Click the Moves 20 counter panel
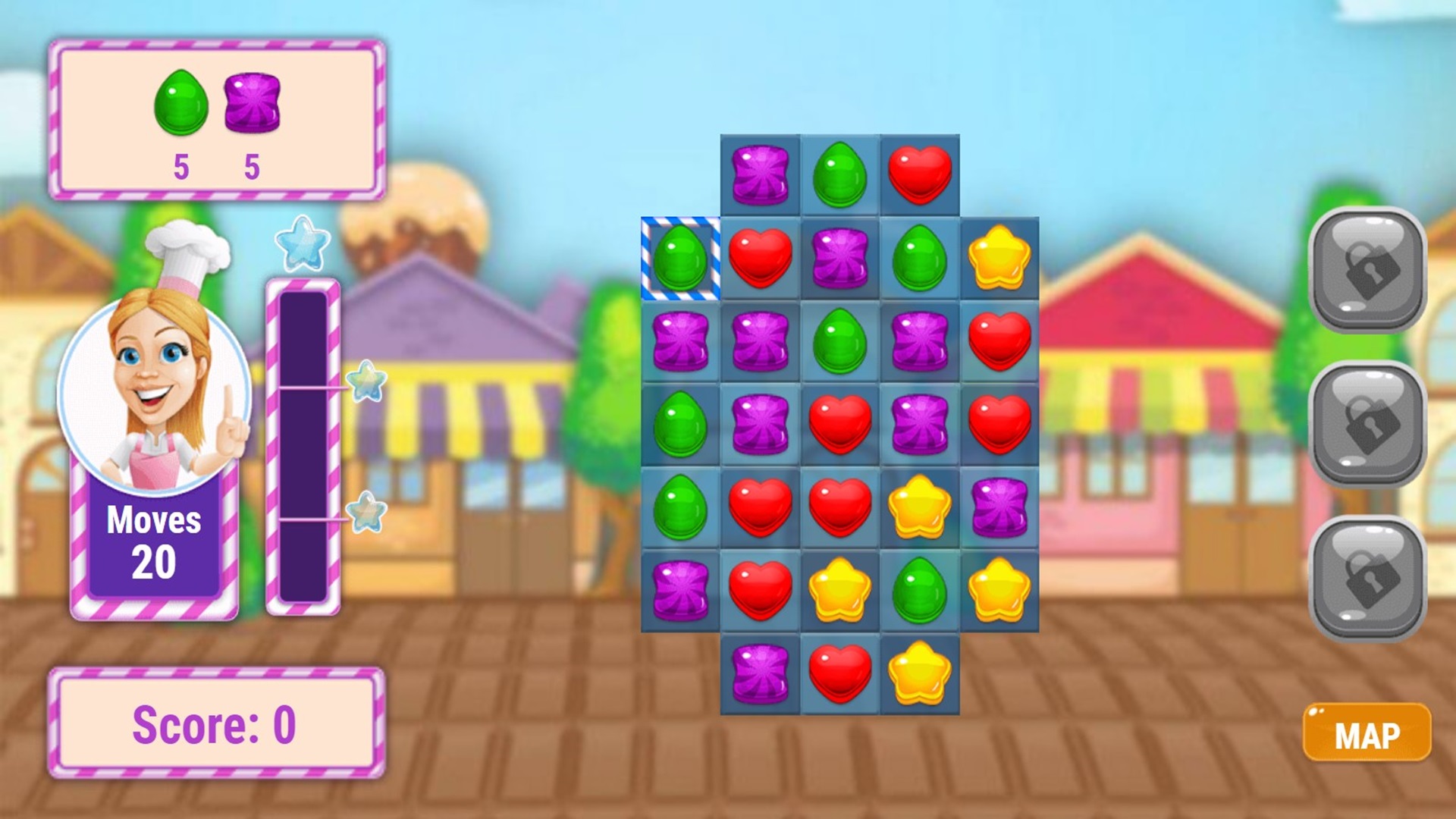Image resolution: width=1456 pixels, height=819 pixels. point(155,540)
